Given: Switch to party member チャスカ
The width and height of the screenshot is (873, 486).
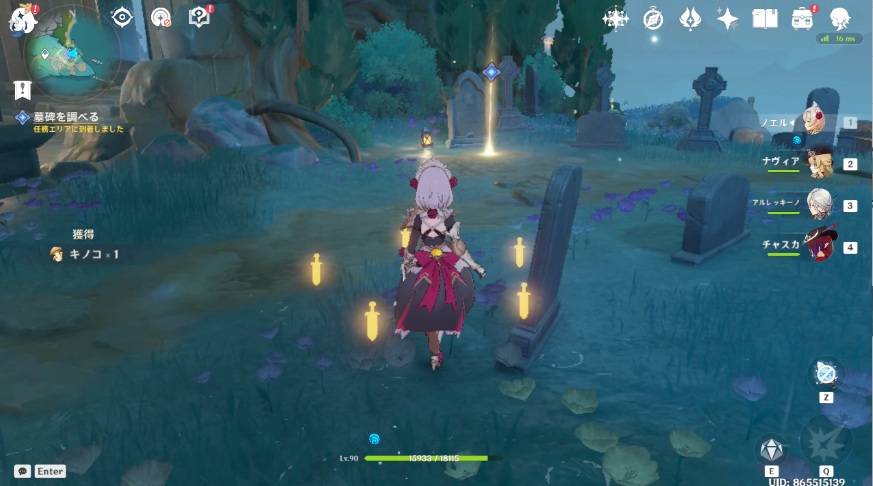Looking at the screenshot, I should pos(819,246).
